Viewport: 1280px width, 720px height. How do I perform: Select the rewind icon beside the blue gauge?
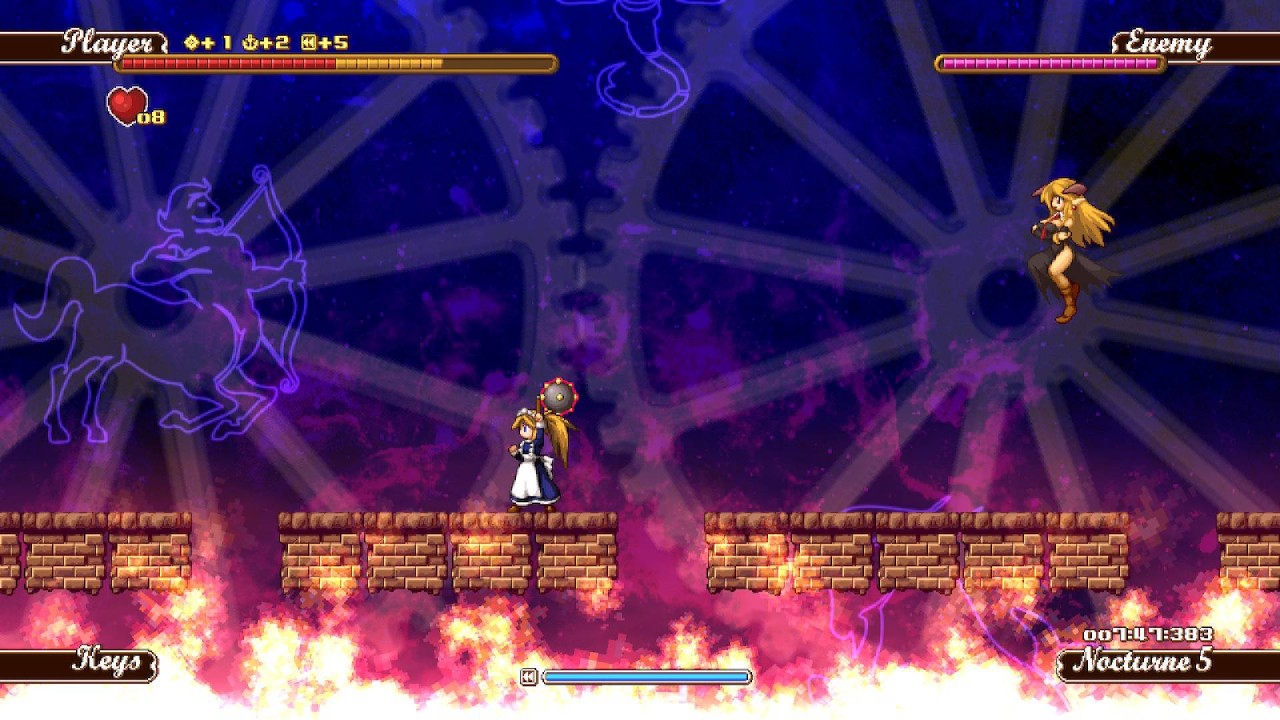(529, 677)
